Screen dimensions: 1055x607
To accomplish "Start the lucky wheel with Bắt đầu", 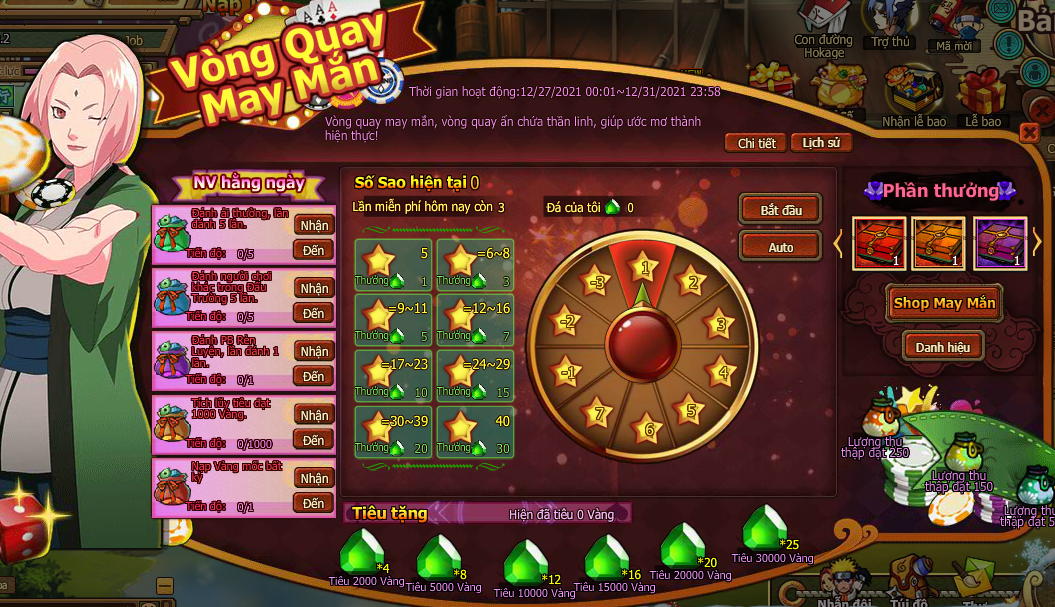I will [x=780, y=210].
